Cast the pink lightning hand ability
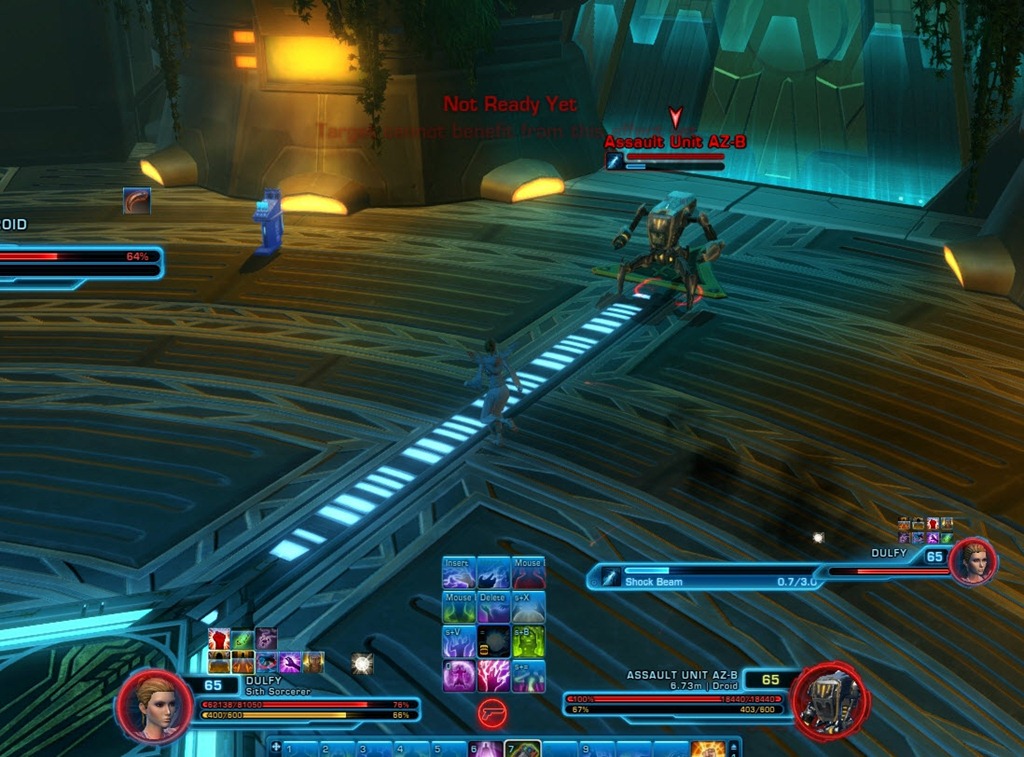The width and height of the screenshot is (1024, 757). point(493,676)
